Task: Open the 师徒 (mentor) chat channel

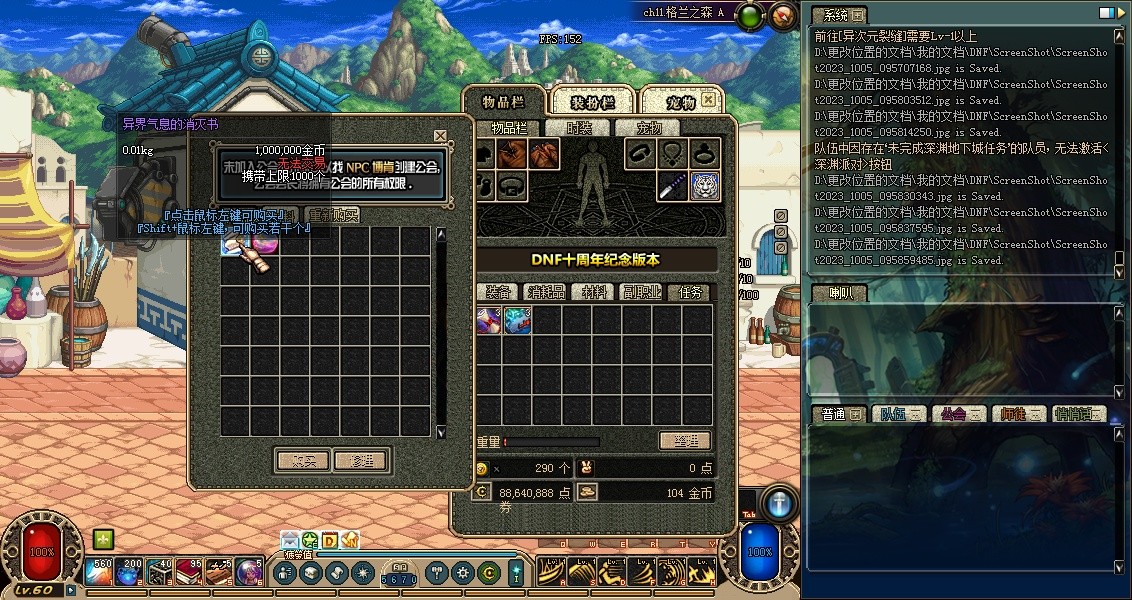Action: pos(1017,414)
